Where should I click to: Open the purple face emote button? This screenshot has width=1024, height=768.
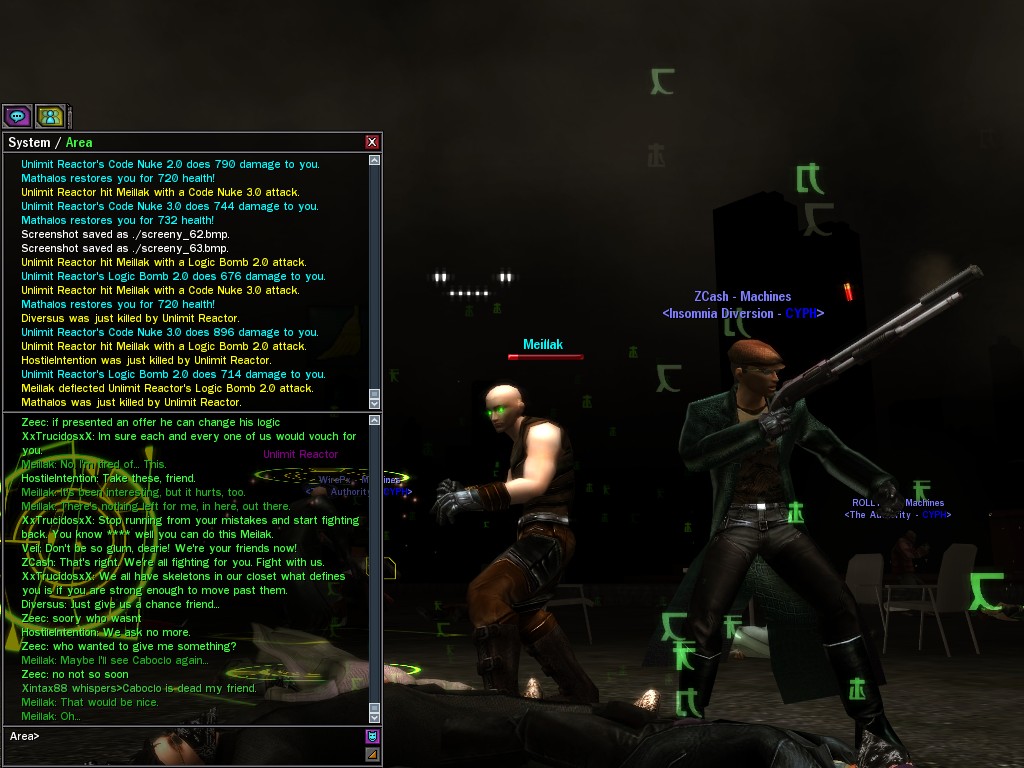coord(372,737)
